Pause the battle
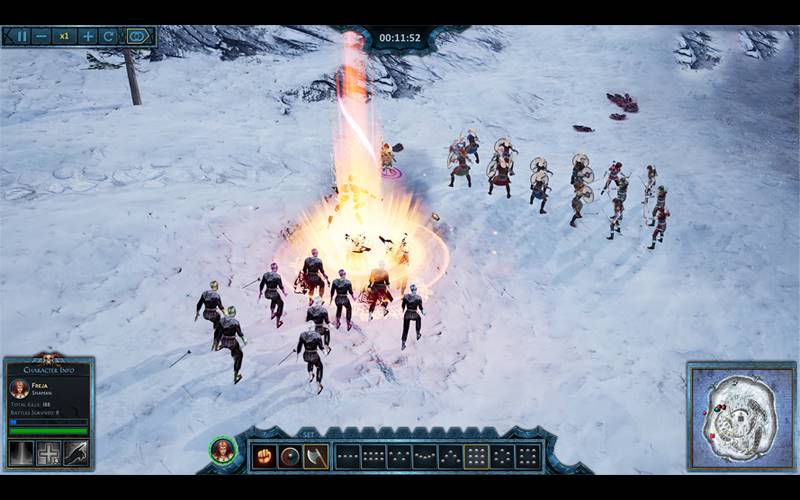Image resolution: width=800 pixels, height=500 pixels. pos(22,36)
